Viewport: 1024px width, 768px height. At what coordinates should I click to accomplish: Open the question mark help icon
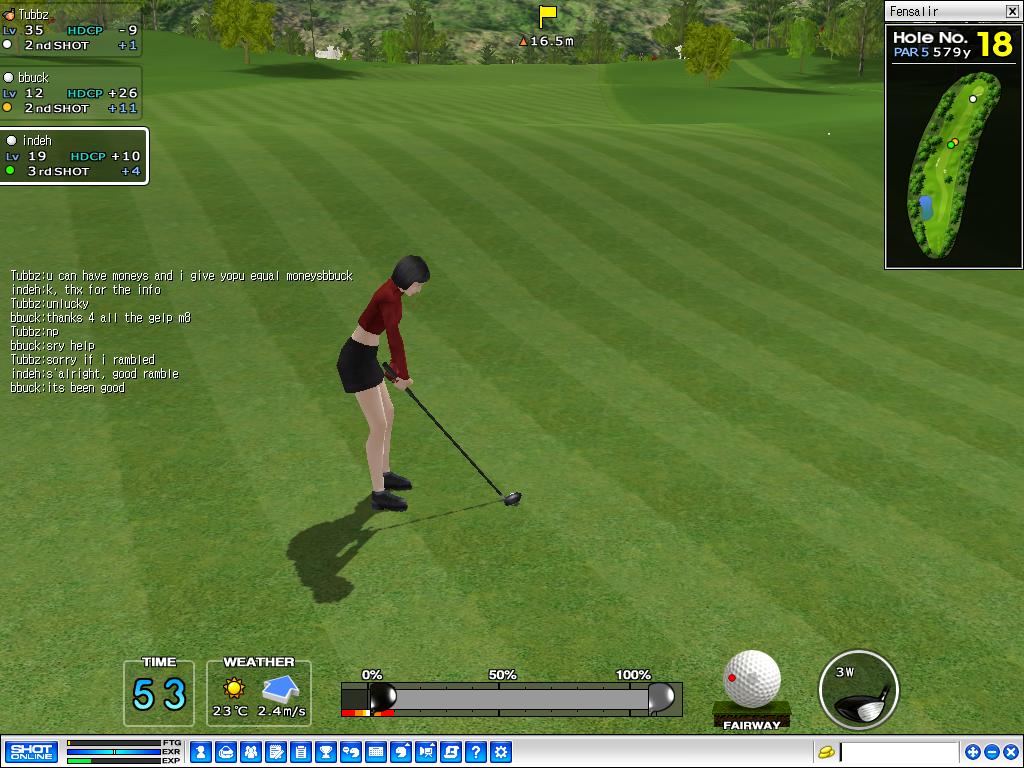point(476,752)
